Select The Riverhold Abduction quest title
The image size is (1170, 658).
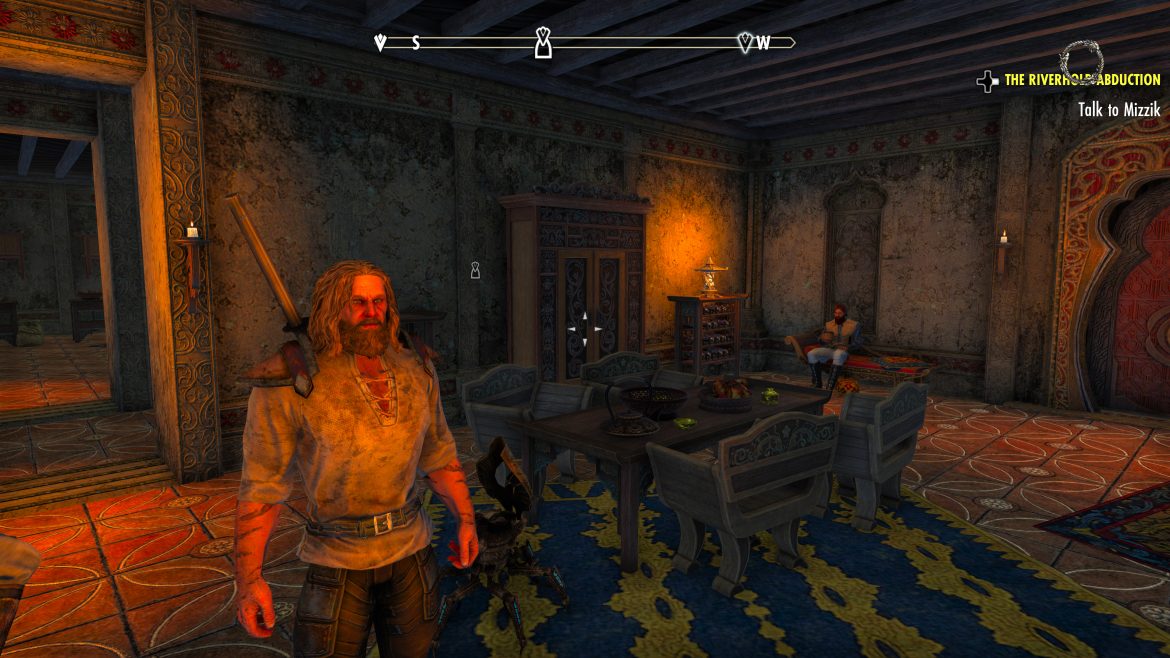1082,80
